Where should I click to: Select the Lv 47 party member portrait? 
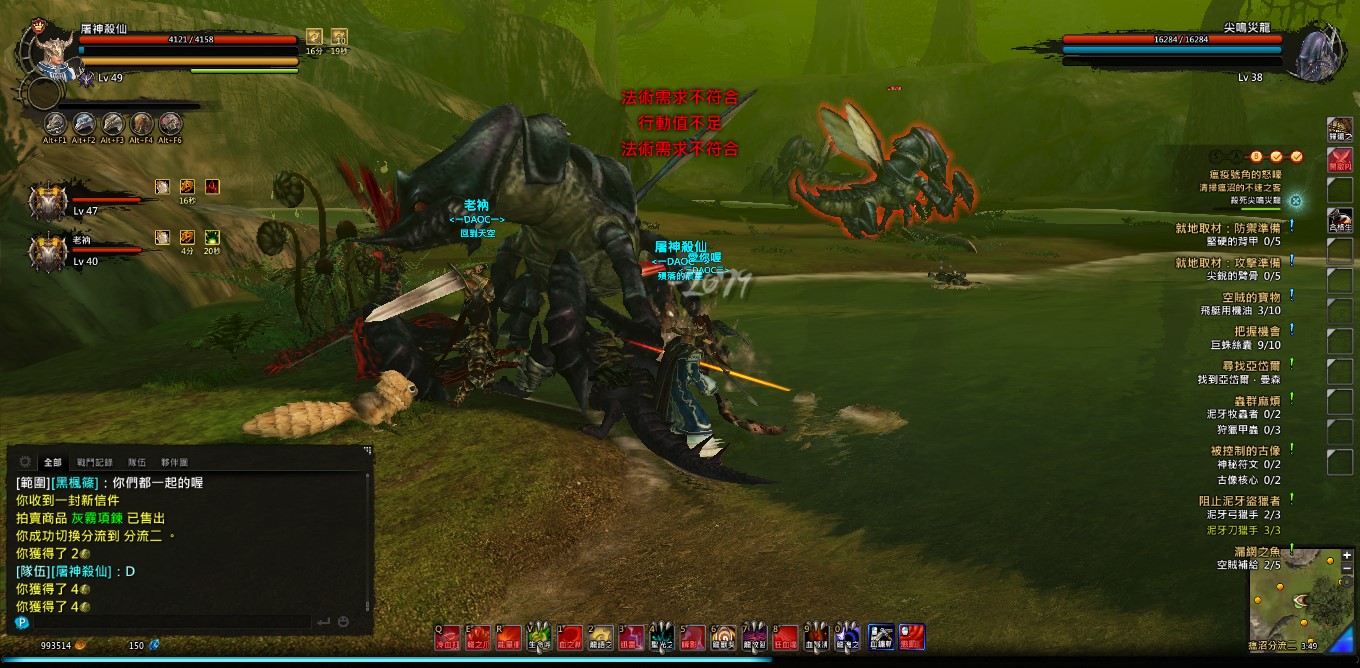pos(48,202)
